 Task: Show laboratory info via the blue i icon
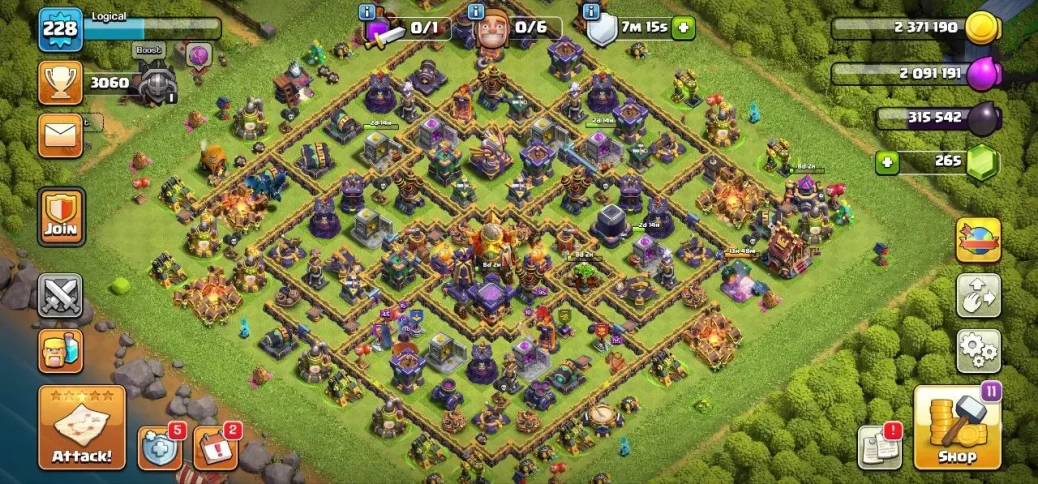(368, 12)
